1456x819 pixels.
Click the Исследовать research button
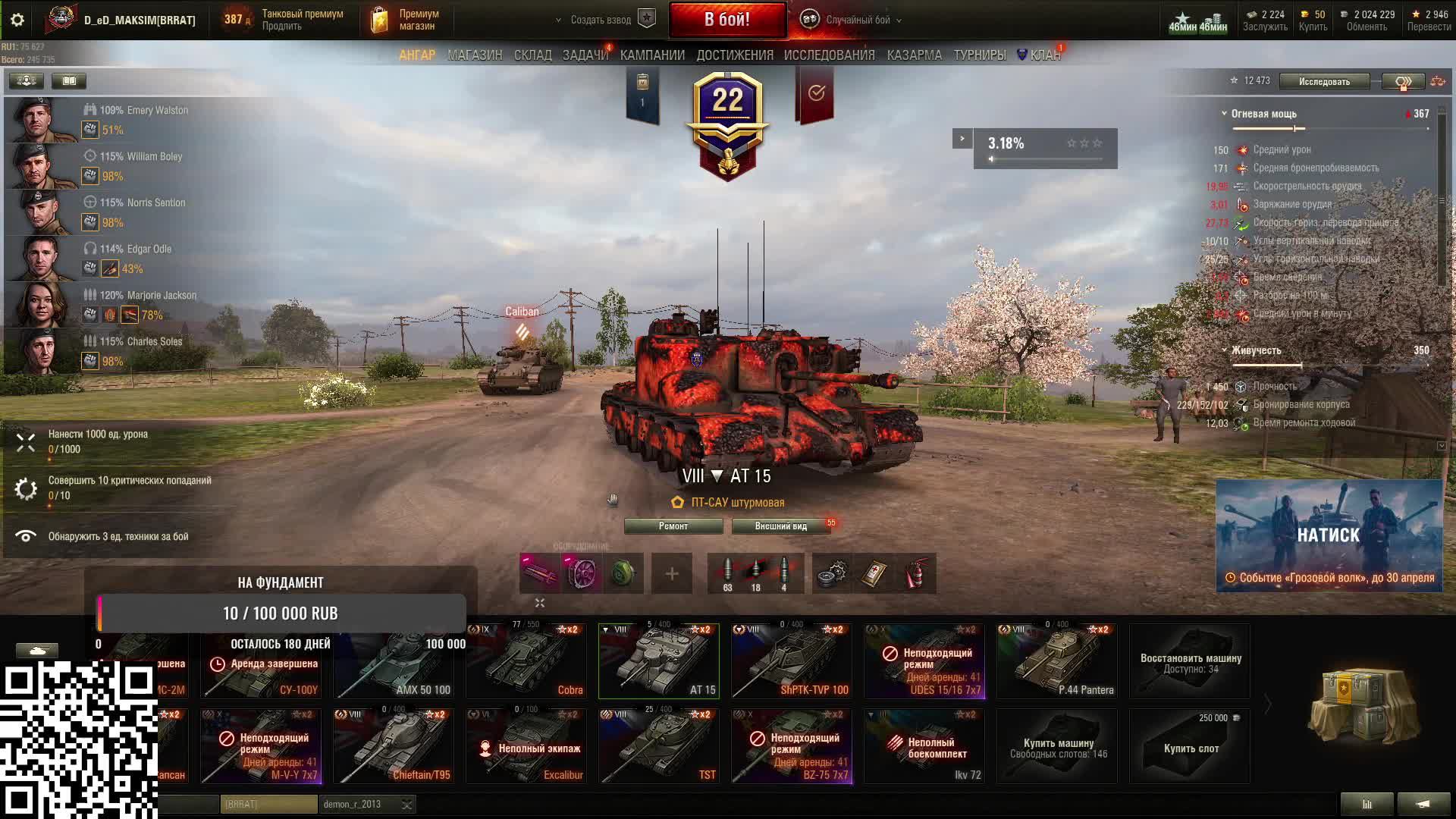1324,81
